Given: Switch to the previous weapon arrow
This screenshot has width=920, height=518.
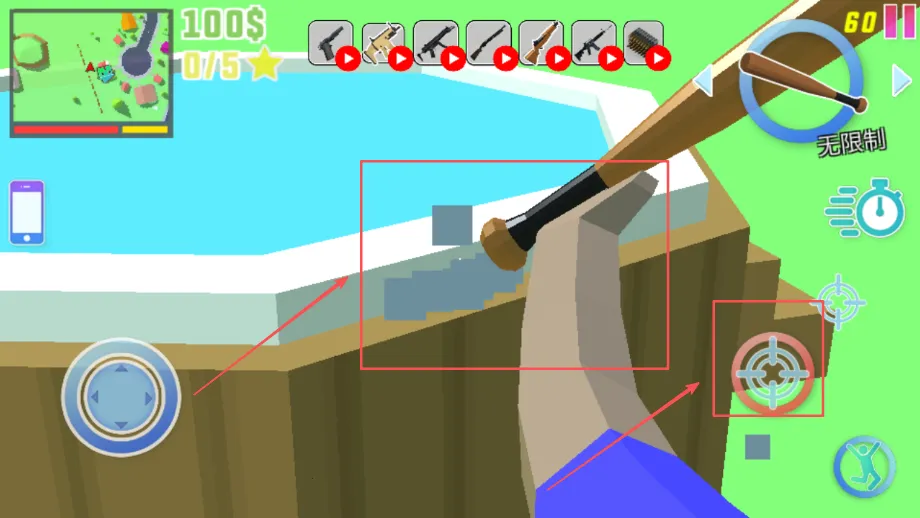Looking at the screenshot, I should [x=704, y=80].
